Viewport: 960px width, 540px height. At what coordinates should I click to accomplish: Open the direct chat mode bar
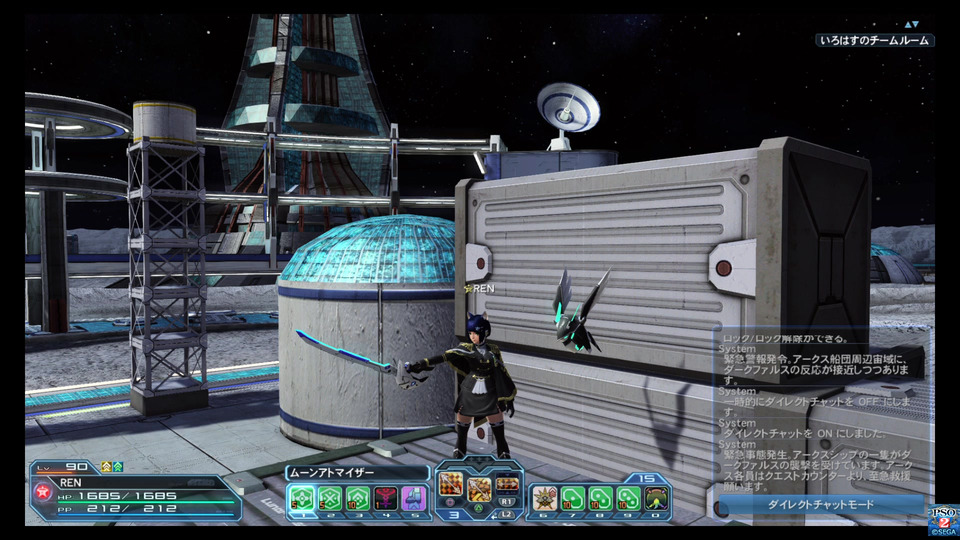(x=820, y=505)
